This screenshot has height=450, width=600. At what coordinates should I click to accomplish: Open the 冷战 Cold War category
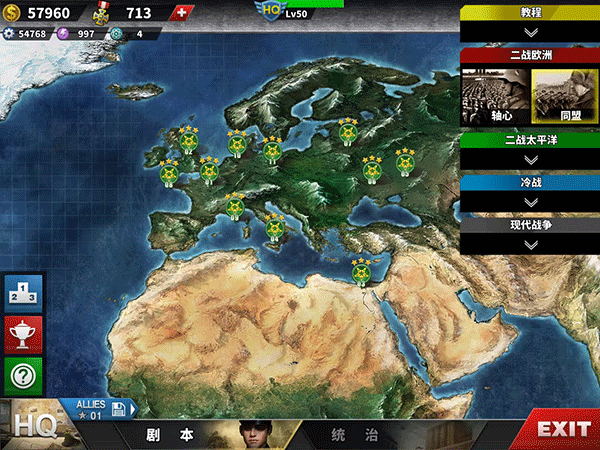tap(530, 193)
